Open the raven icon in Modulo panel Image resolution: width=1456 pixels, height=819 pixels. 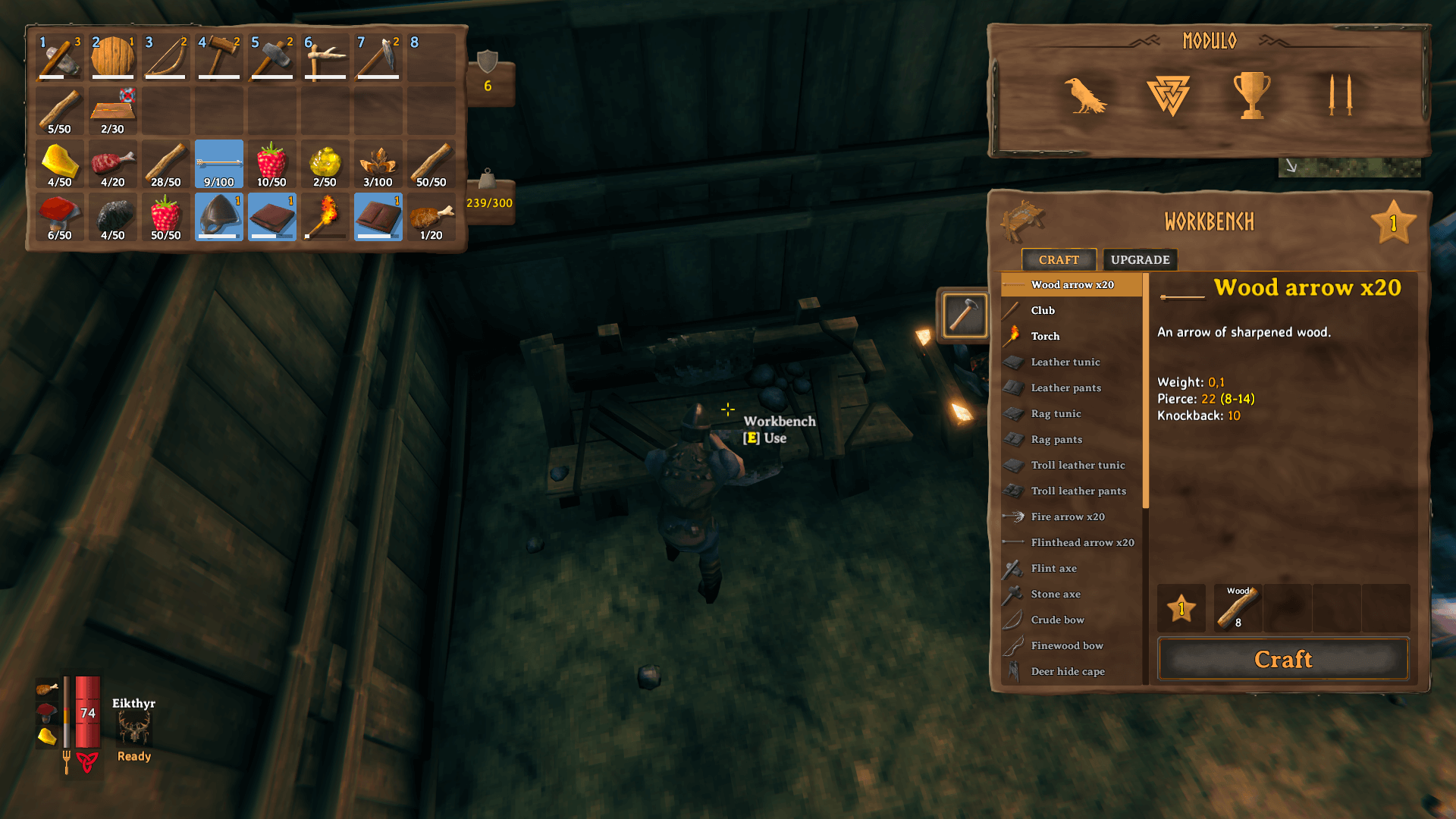click(x=1084, y=96)
